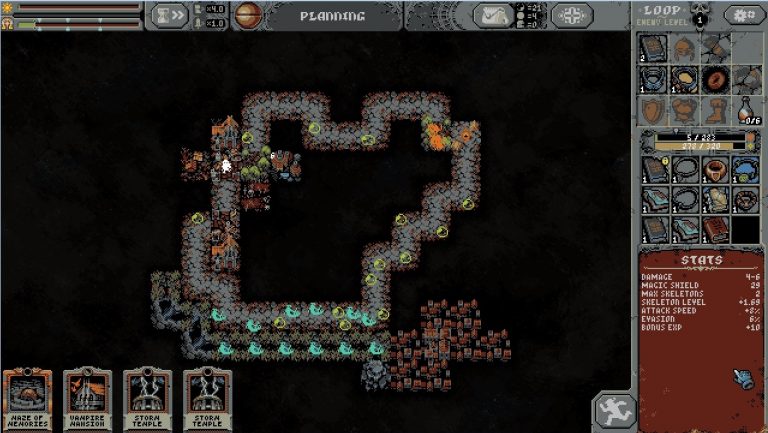The image size is (768, 433).
Task: Open the settings gear menu
Action: click(740, 15)
